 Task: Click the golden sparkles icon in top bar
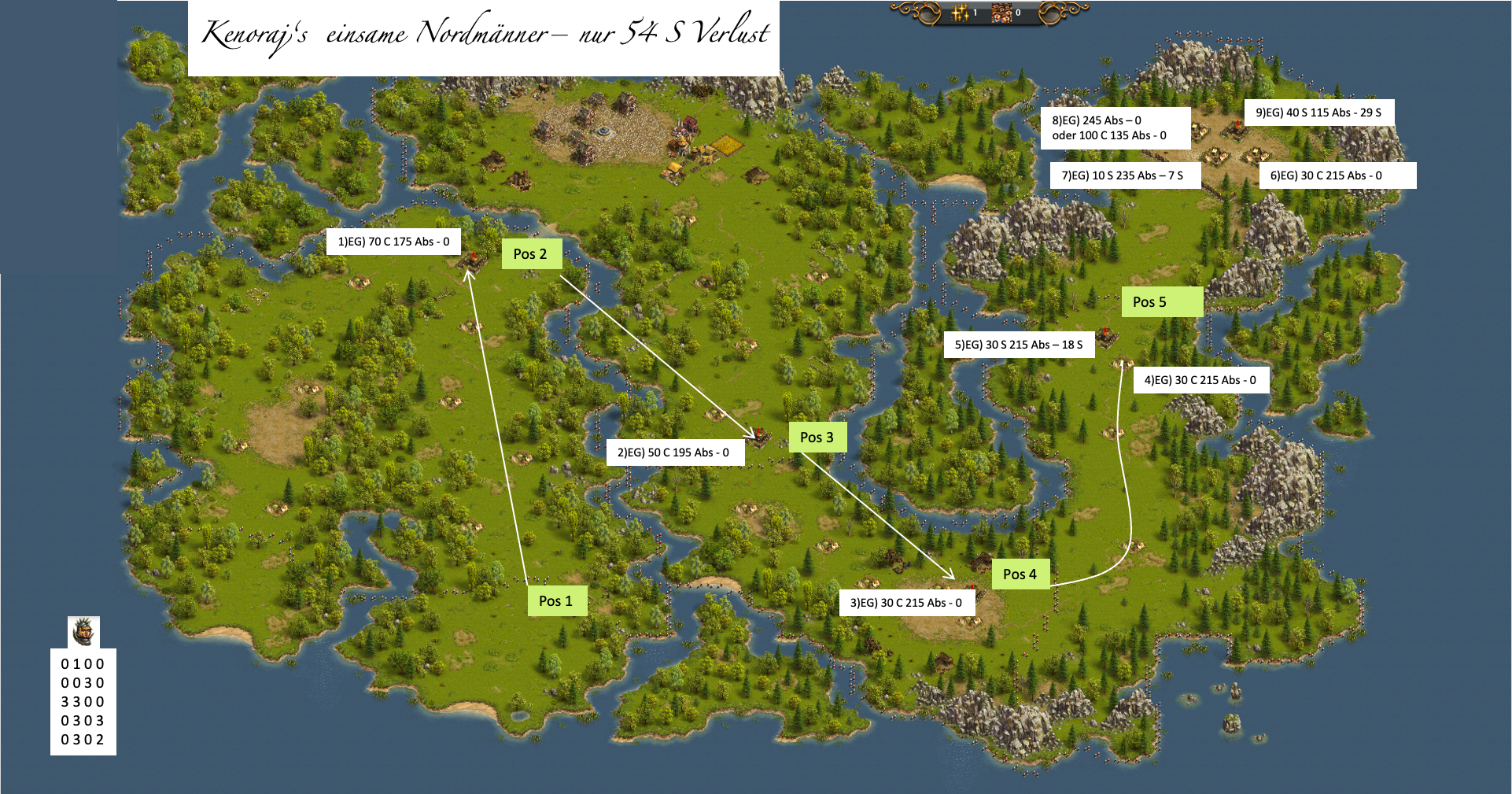coord(961,13)
